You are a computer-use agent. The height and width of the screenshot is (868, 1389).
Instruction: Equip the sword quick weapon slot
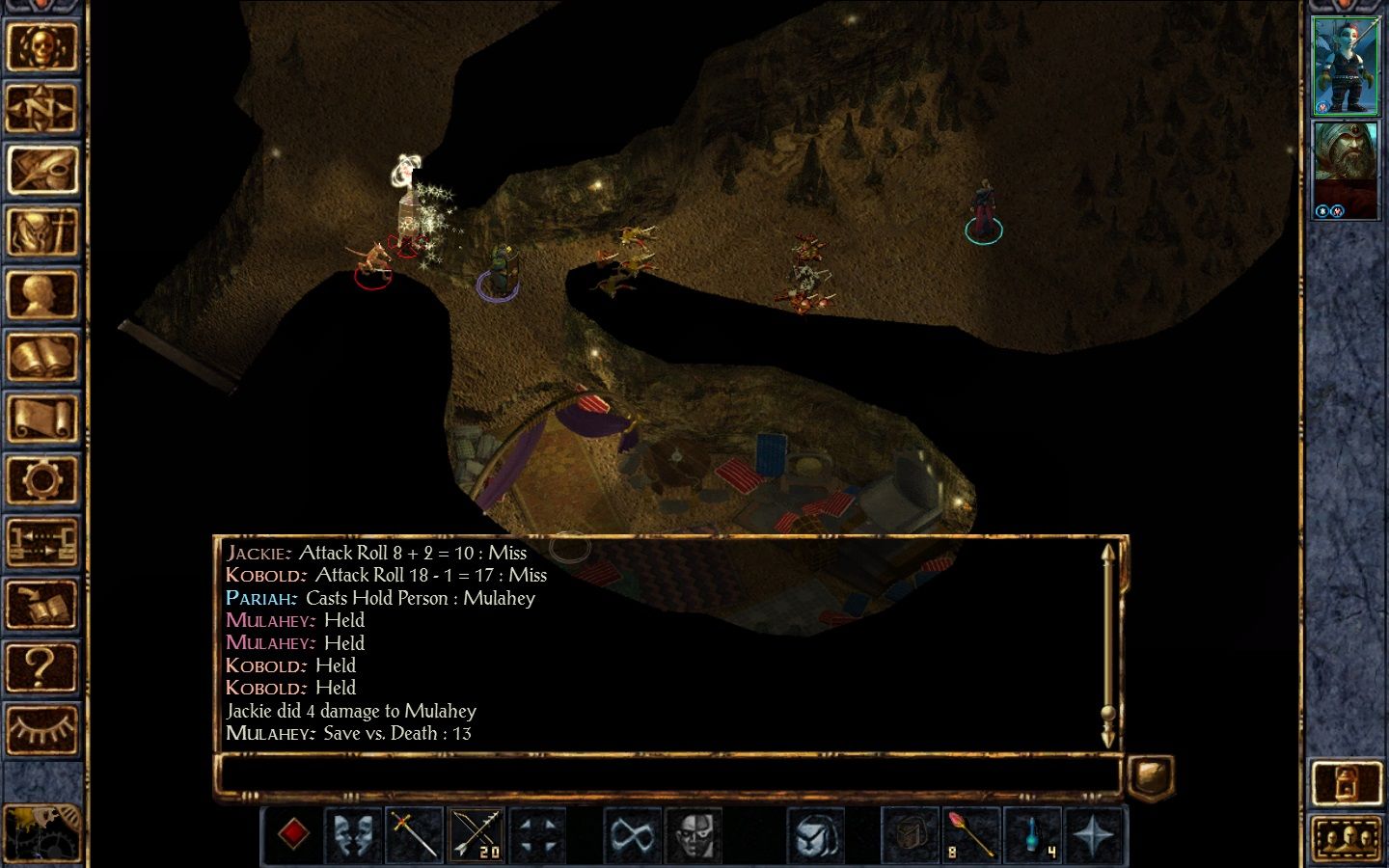[x=415, y=834]
